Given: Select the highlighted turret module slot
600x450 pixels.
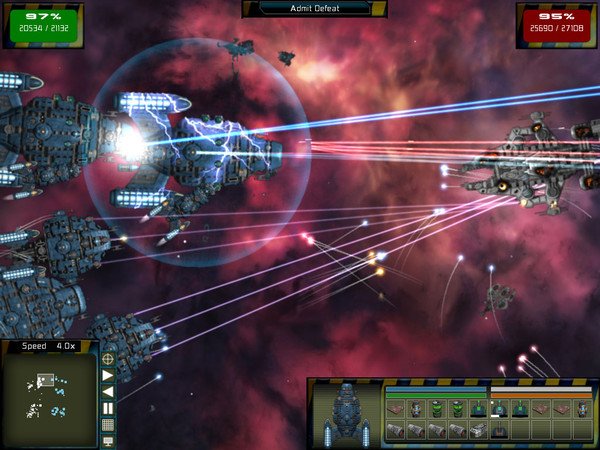Looking at the screenshot, I should tap(499, 409).
